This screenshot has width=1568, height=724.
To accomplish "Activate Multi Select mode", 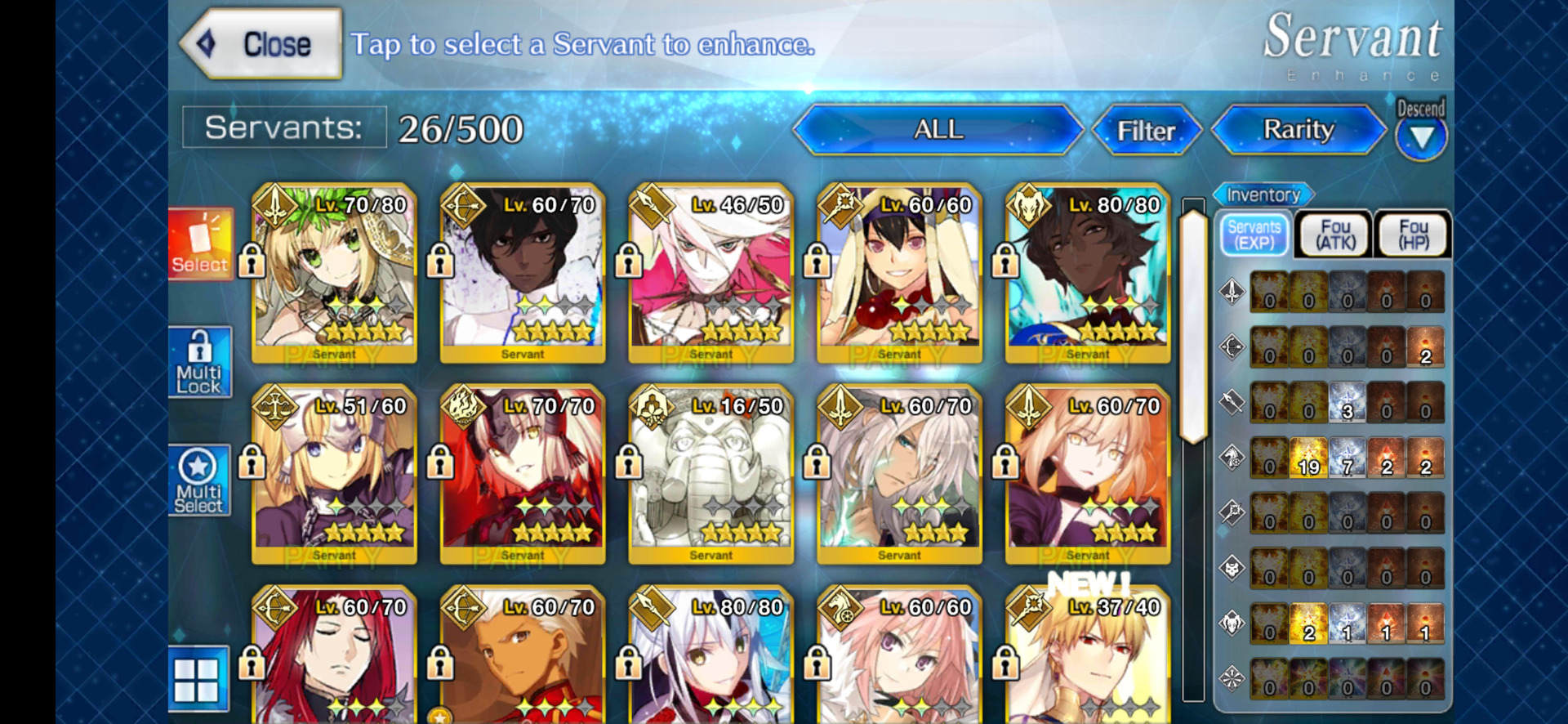I will 200,481.
